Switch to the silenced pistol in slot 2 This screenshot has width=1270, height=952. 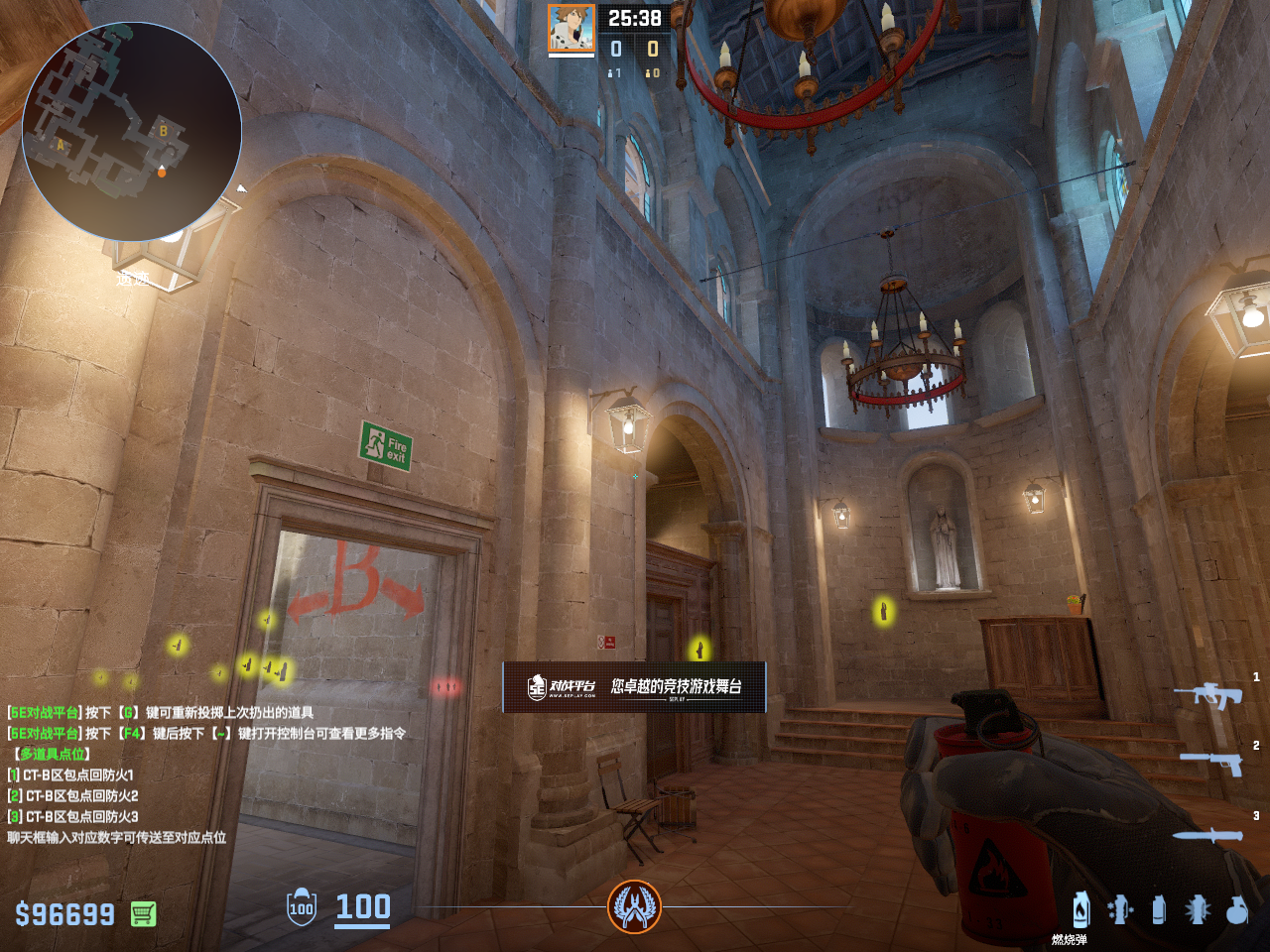(1211, 763)
